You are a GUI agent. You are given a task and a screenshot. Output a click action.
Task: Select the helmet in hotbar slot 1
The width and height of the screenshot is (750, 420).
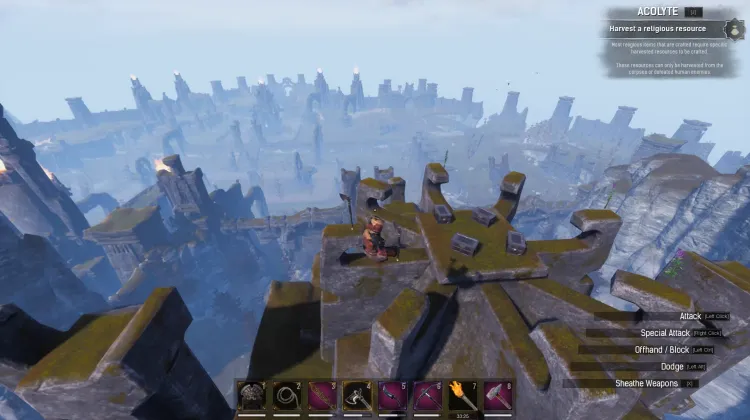252,396
